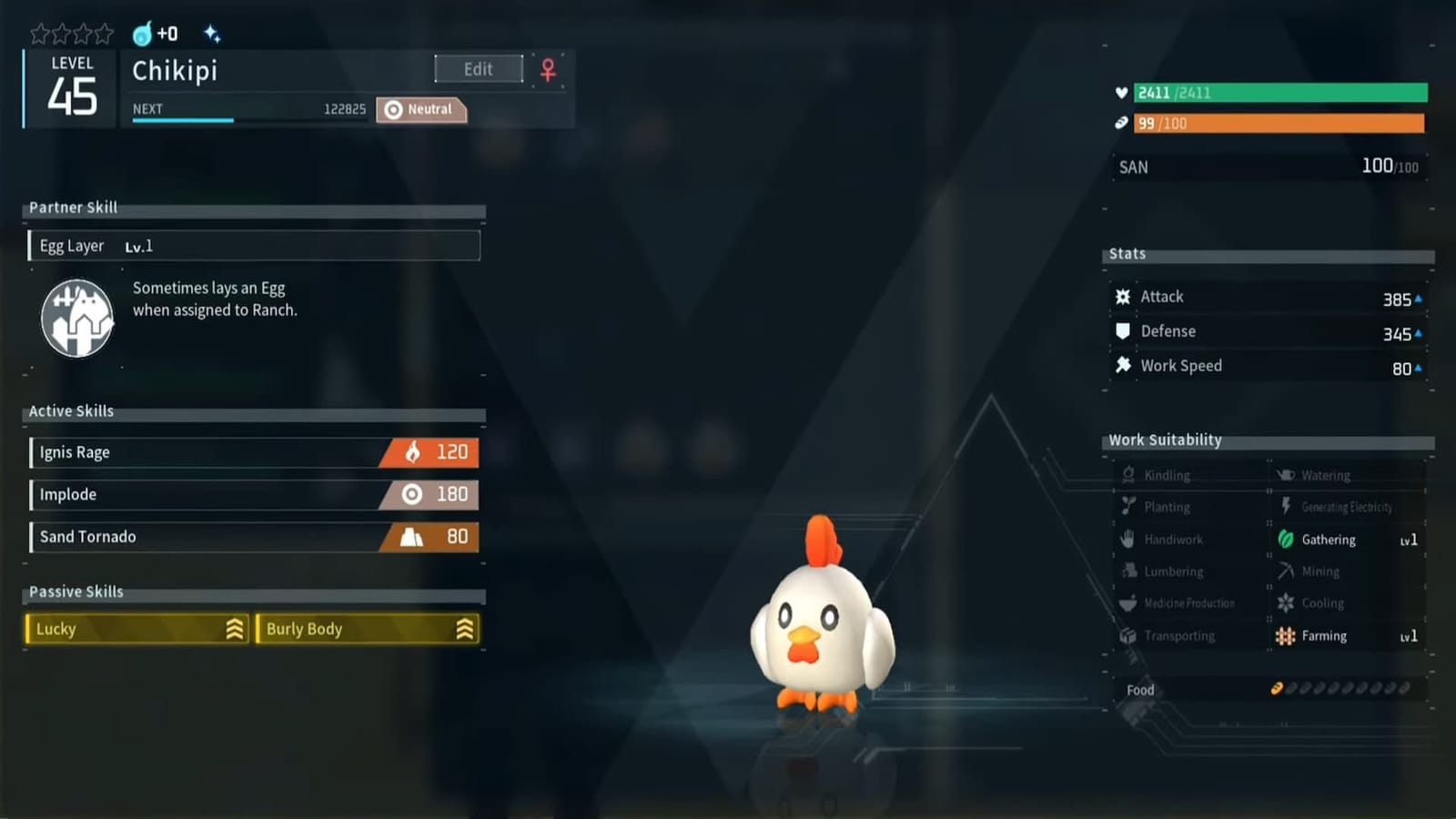This screenshot has width=1456, height=819.
Task: Click the Defense shield icon
Action: coord(1121,331)
